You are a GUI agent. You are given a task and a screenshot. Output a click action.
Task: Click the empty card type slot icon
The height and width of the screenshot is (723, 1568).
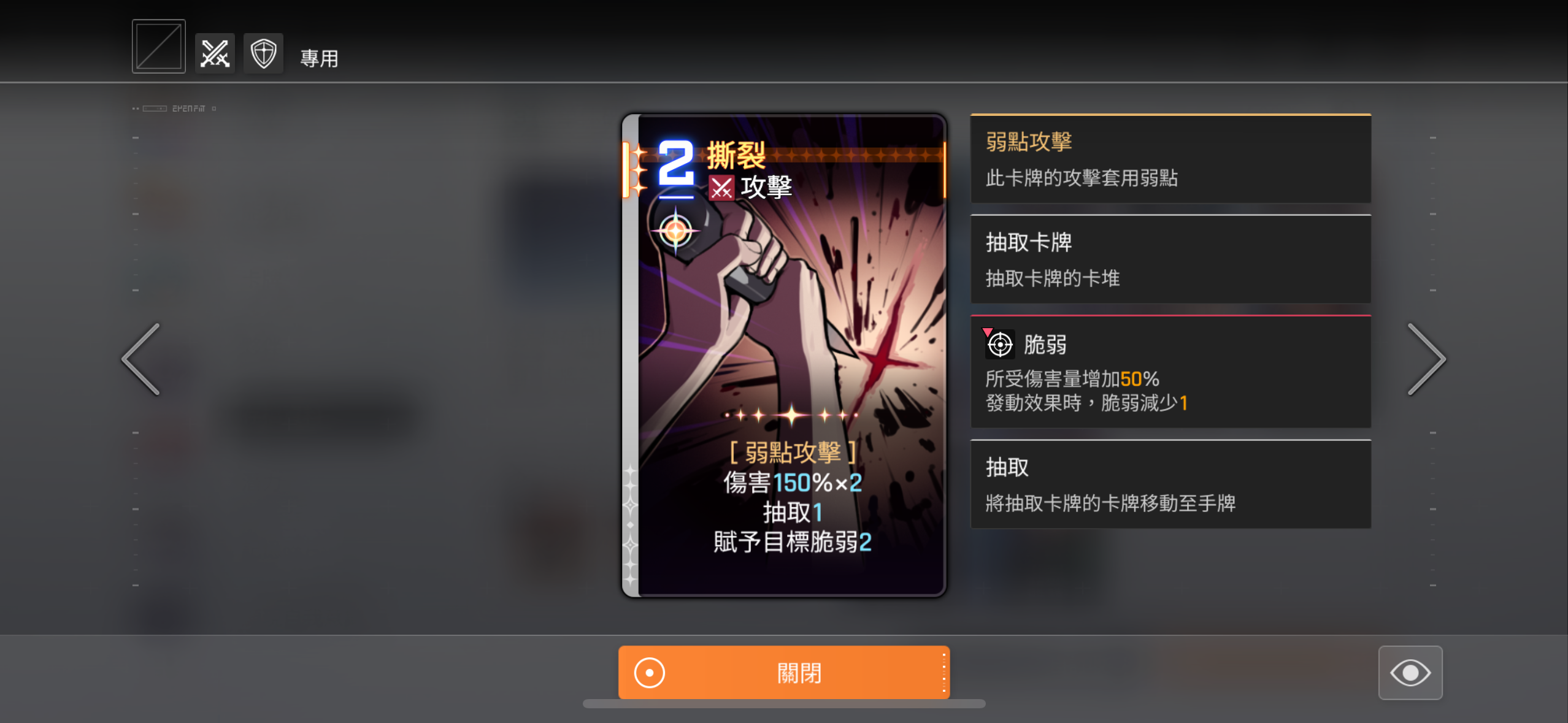[x=158, y=45]
